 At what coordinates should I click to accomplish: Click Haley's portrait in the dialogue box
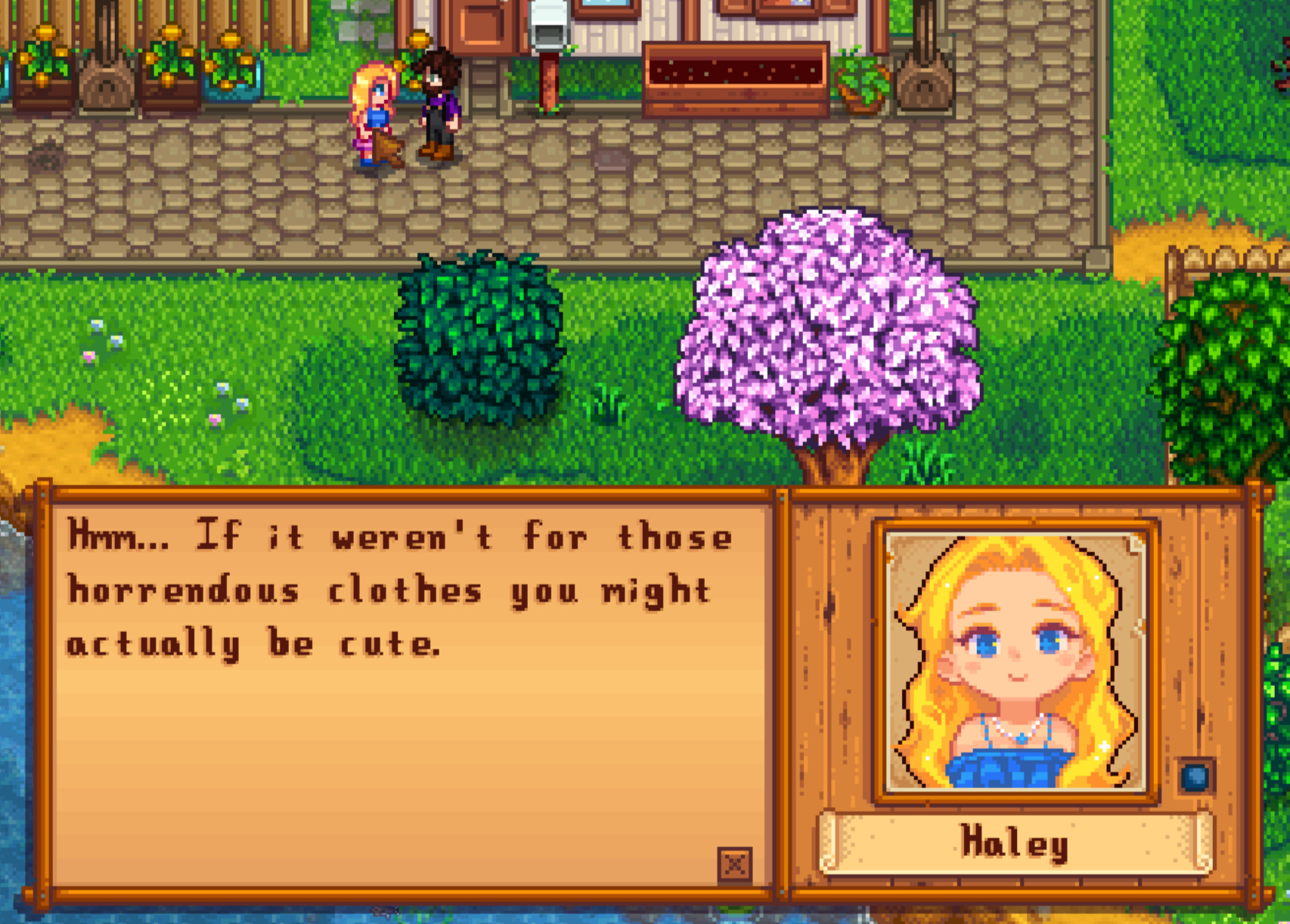pyautogui.click(x=1016, y=662)
